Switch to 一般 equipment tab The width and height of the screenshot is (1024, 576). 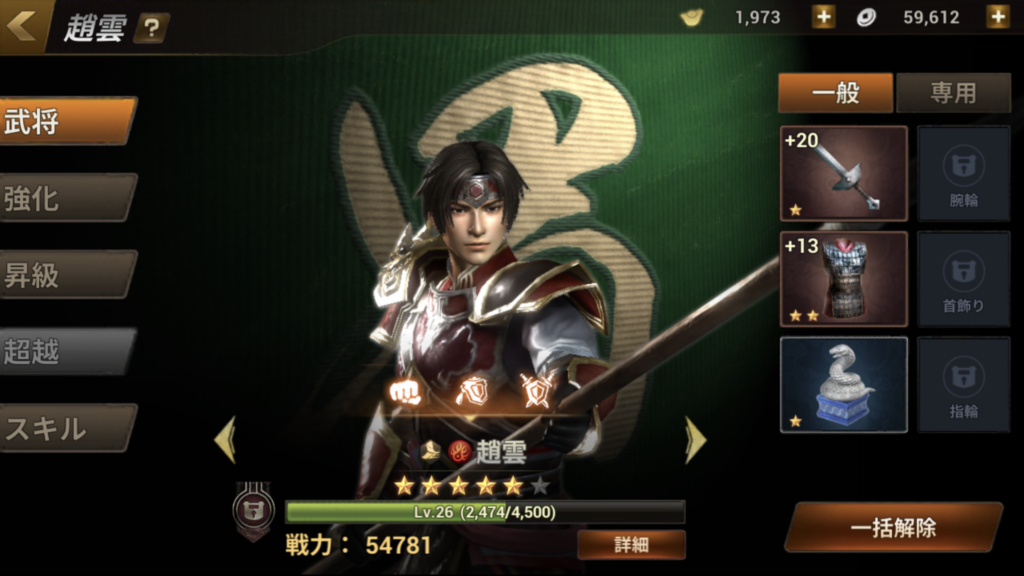[x=835, y=93]
